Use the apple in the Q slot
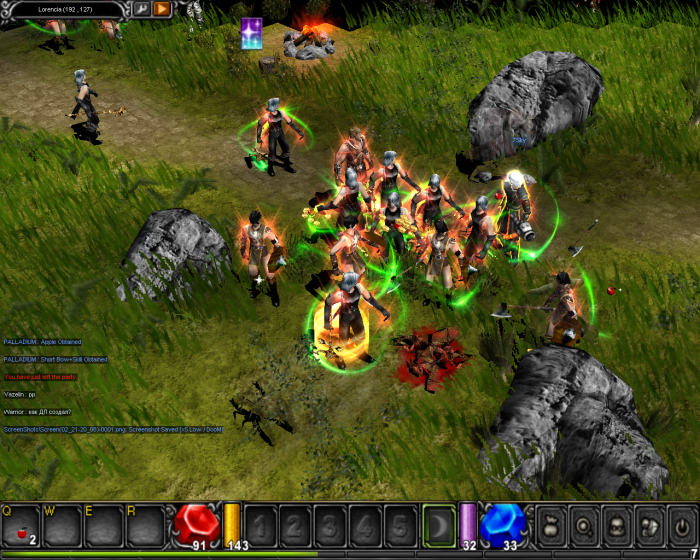The height and width of the screenshot is (560, 700). [x=20, y=525]
